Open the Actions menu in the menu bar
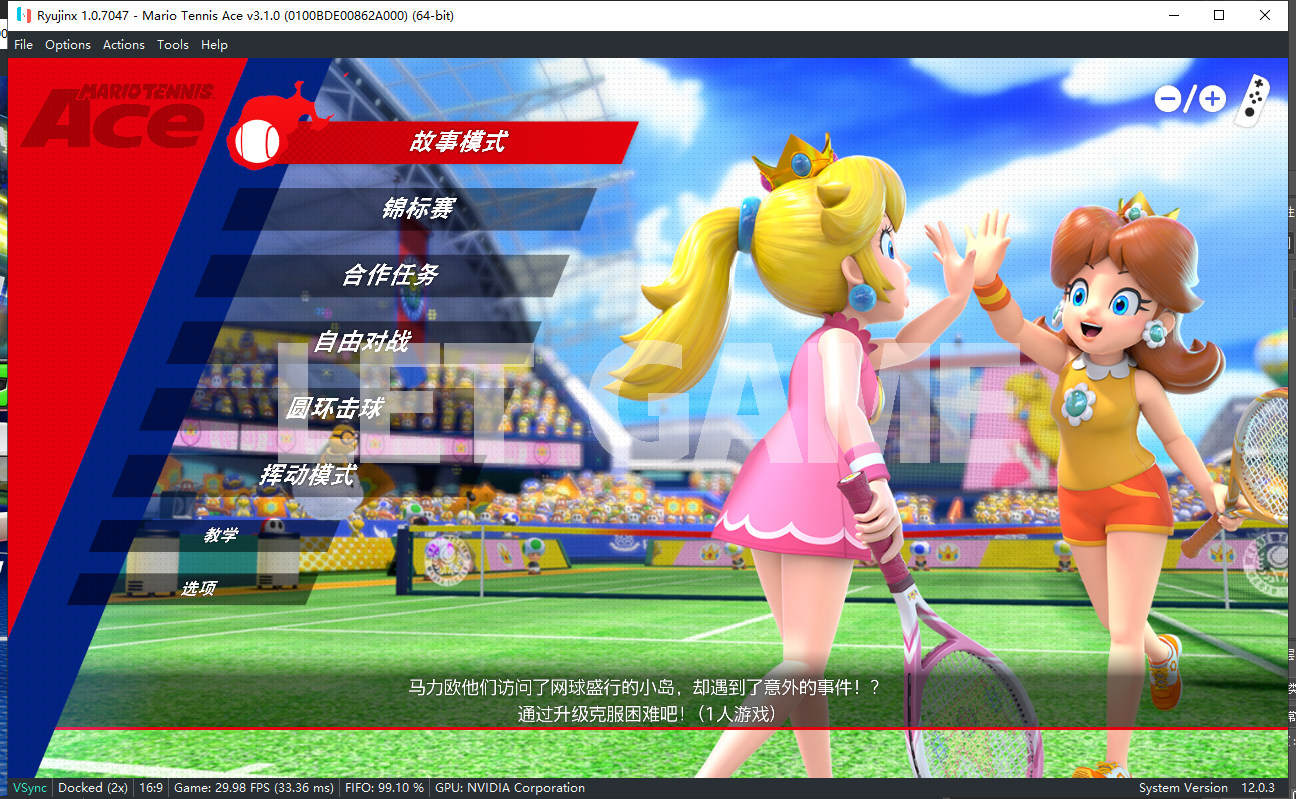1296x799 pixels. [x=124, y=44]
